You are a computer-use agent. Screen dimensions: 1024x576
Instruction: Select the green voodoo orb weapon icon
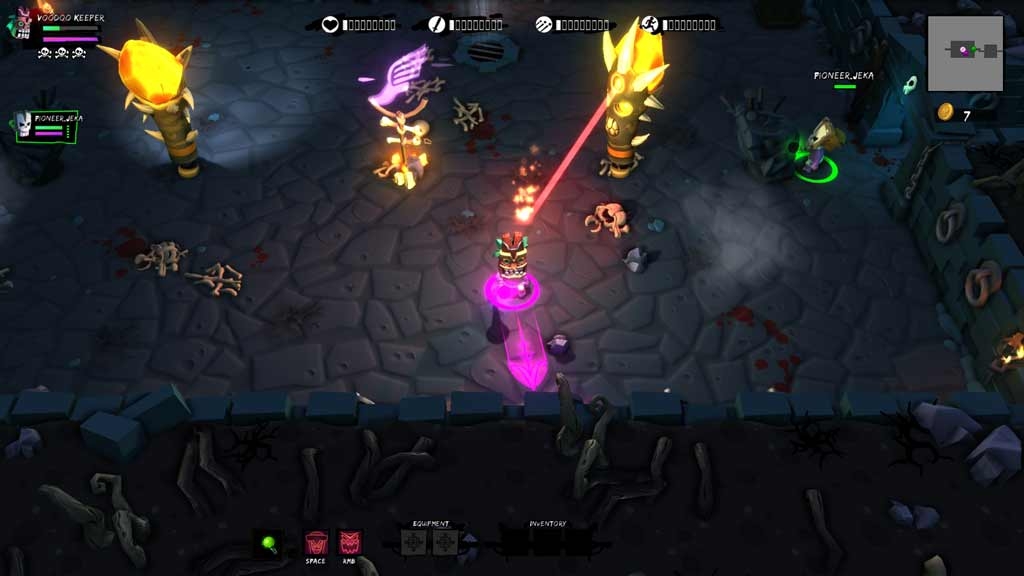[x=267, y=543]
